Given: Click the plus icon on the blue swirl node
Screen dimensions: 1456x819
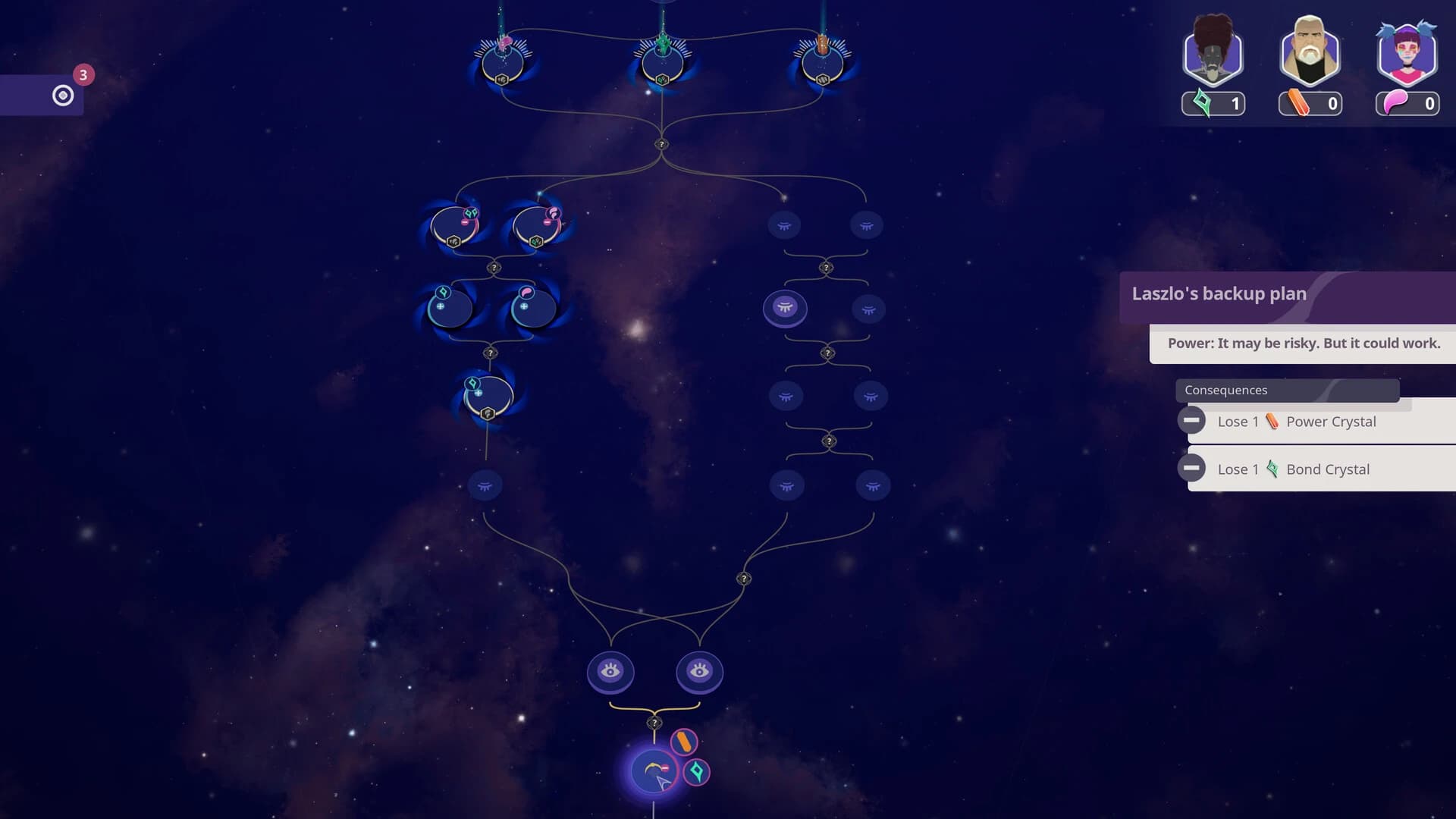Looking at the screenshot, I should tap(440, 306).
